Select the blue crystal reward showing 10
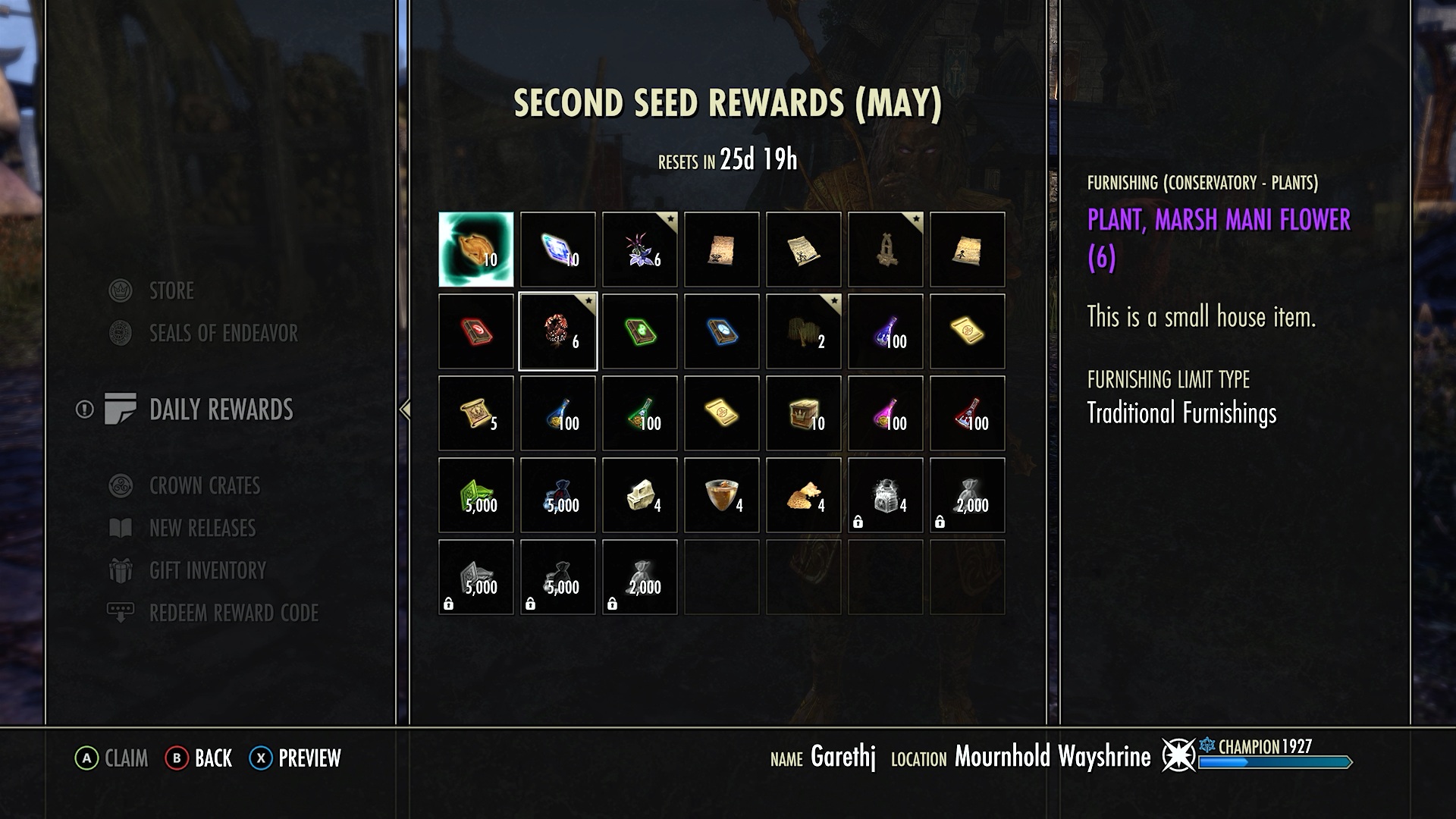Screen dimensions: 1456x819 point(557,249)
